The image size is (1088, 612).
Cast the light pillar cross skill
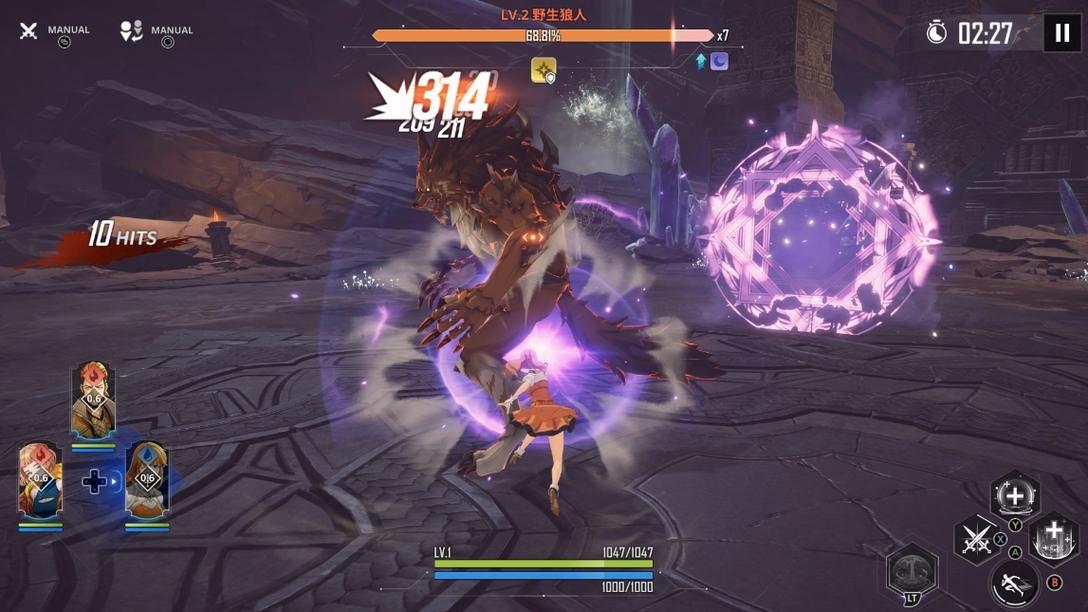(1053, 540)
